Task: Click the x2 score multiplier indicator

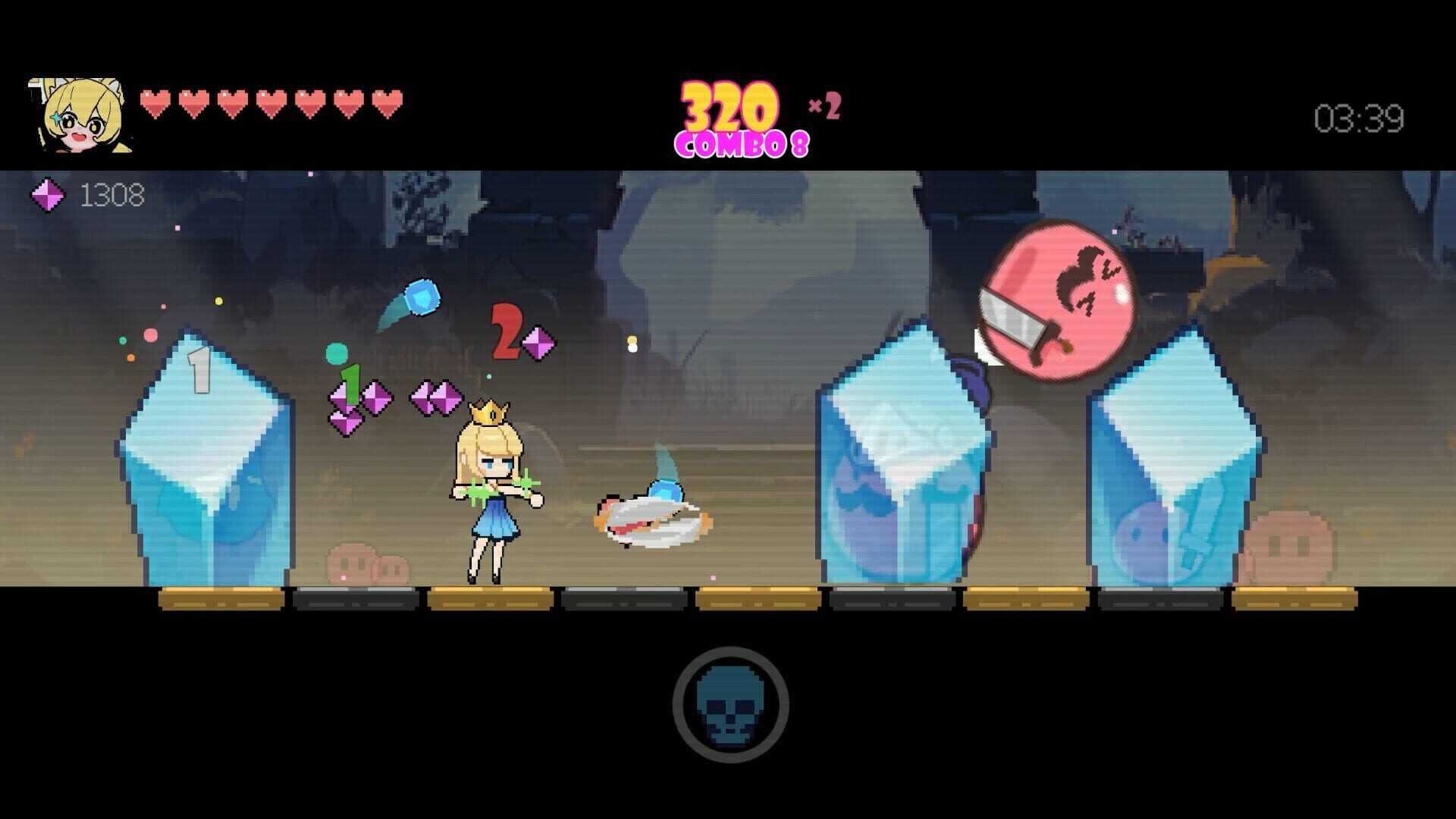Action: pyautogui.click(x=822, y=106)
